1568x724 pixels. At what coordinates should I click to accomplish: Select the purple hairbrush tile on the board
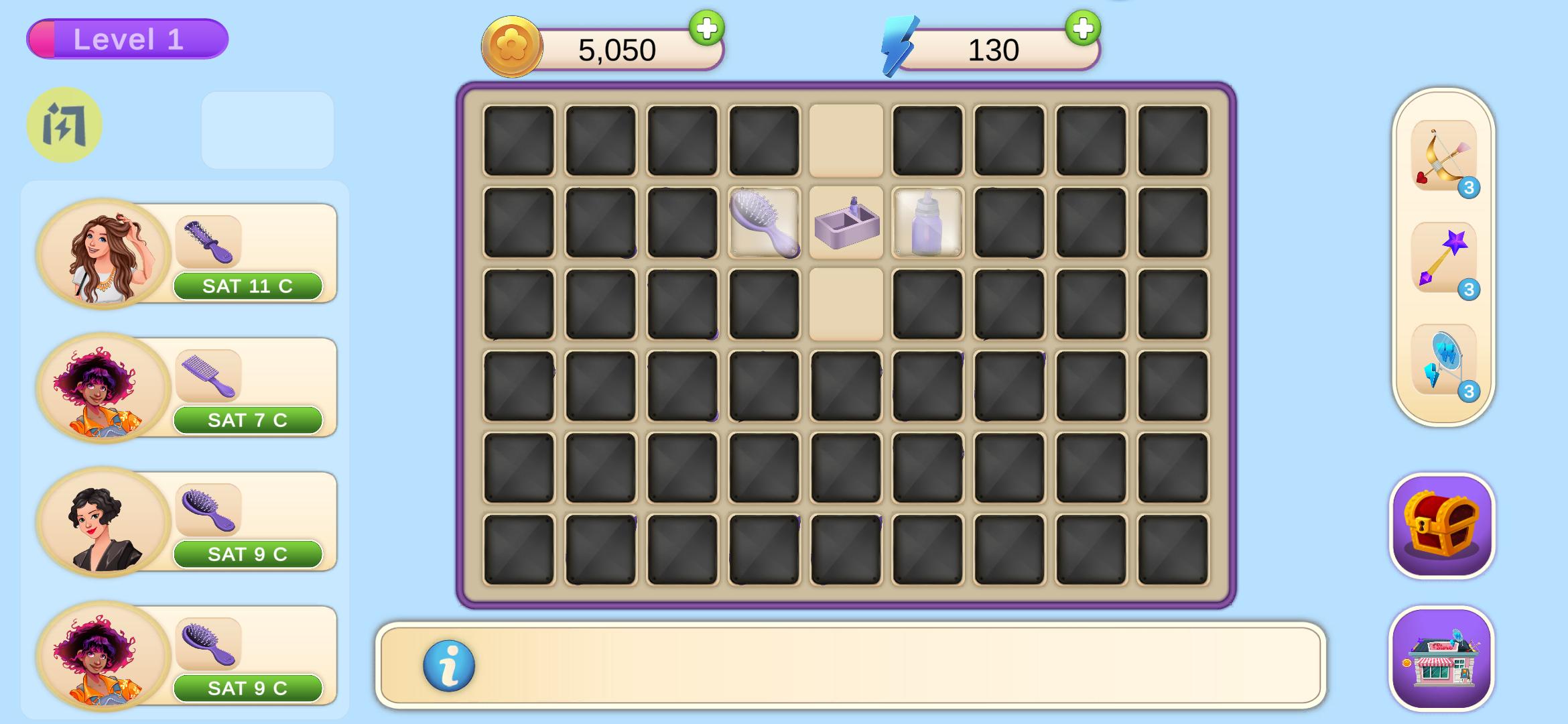tap(764, 223)
